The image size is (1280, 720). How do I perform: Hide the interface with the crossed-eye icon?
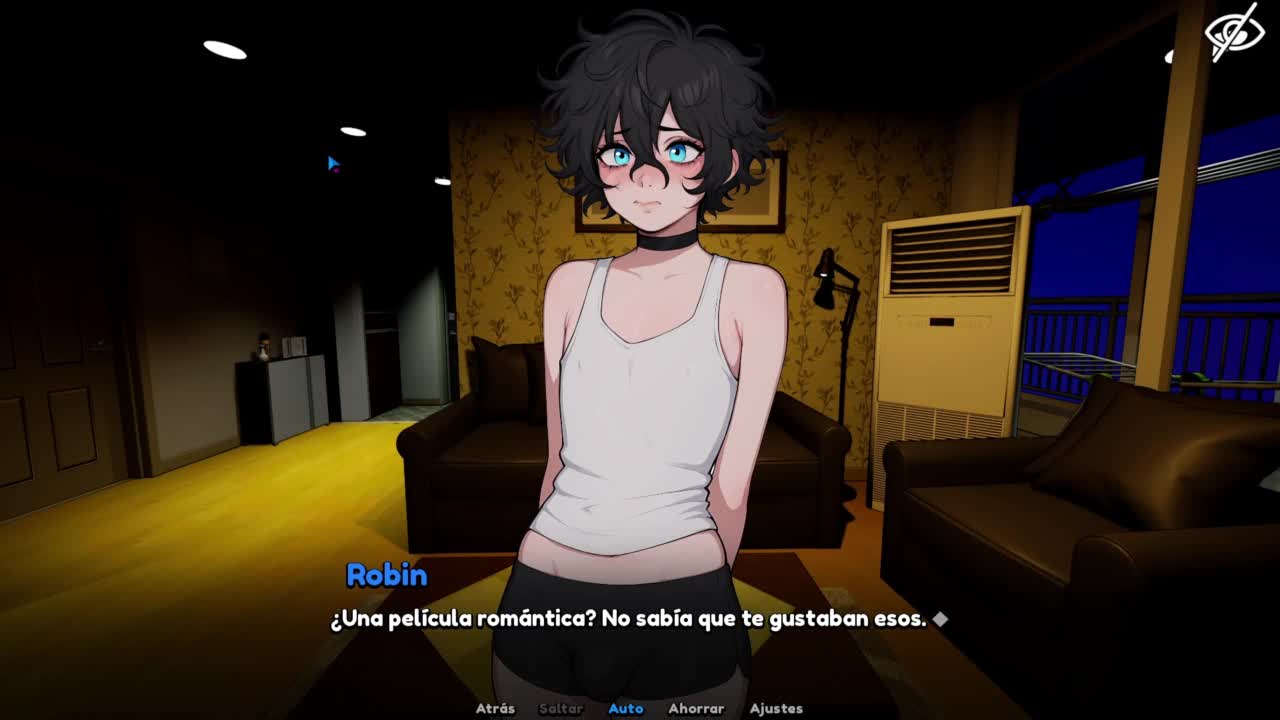pos(1234,33)
